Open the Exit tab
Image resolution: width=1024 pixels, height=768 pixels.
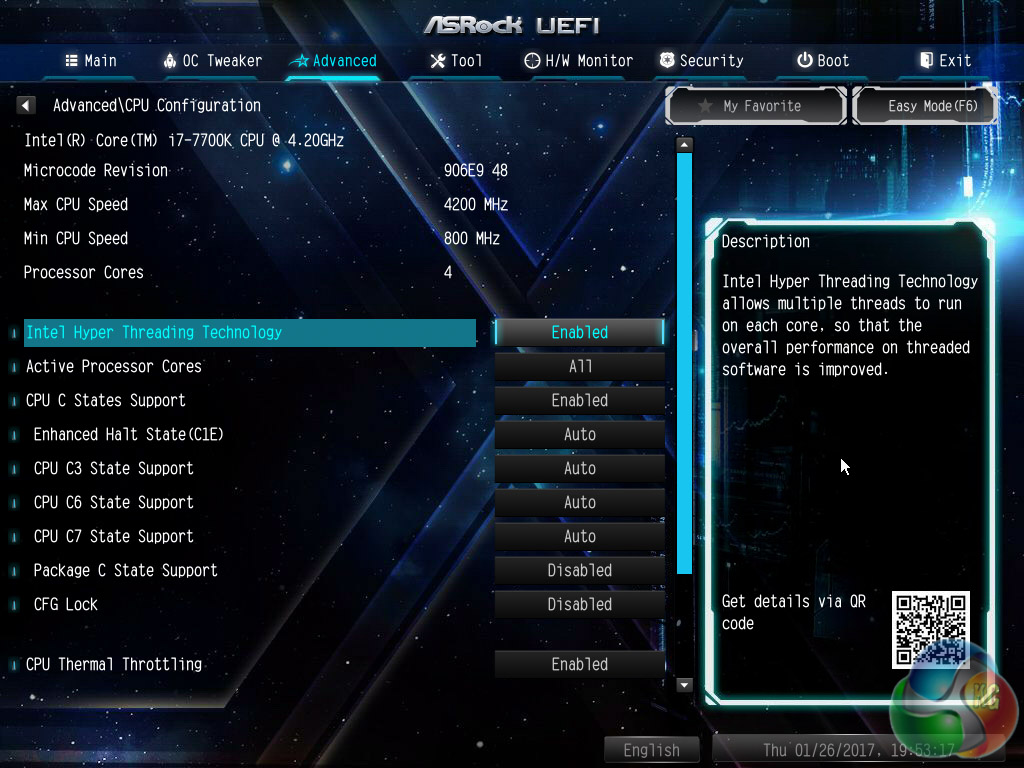tap(945, 61)
